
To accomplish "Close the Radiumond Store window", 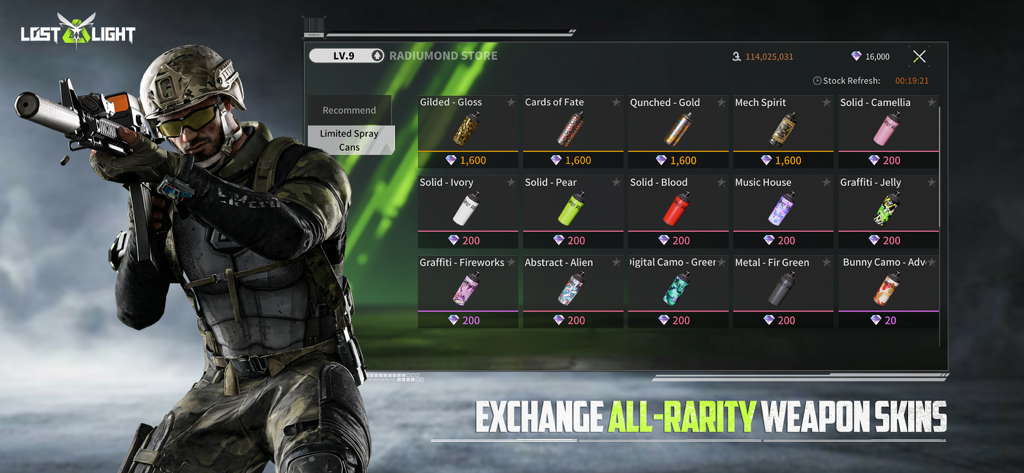I will (919, 57).
